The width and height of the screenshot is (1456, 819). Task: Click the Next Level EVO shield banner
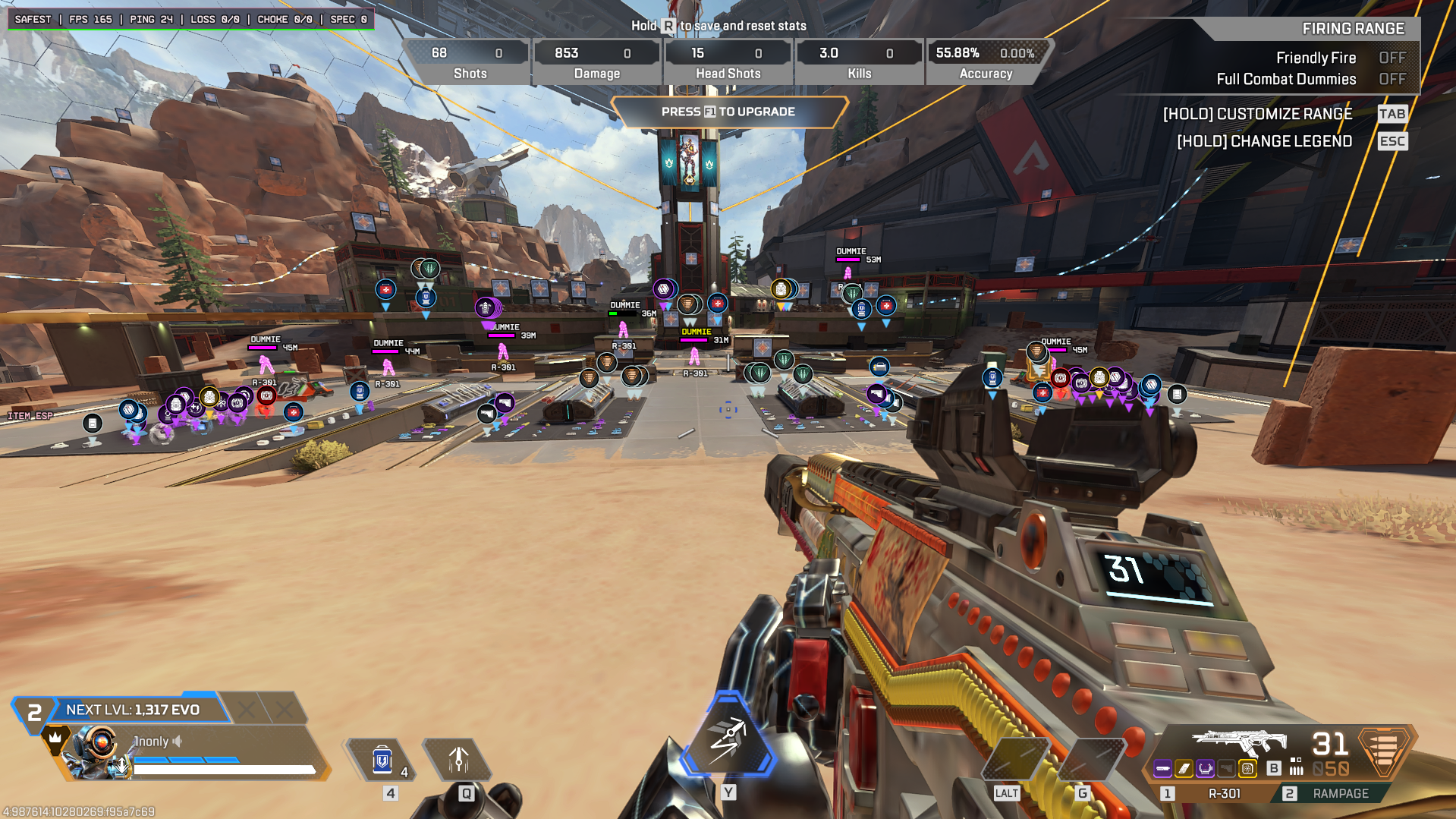point(133,710)
